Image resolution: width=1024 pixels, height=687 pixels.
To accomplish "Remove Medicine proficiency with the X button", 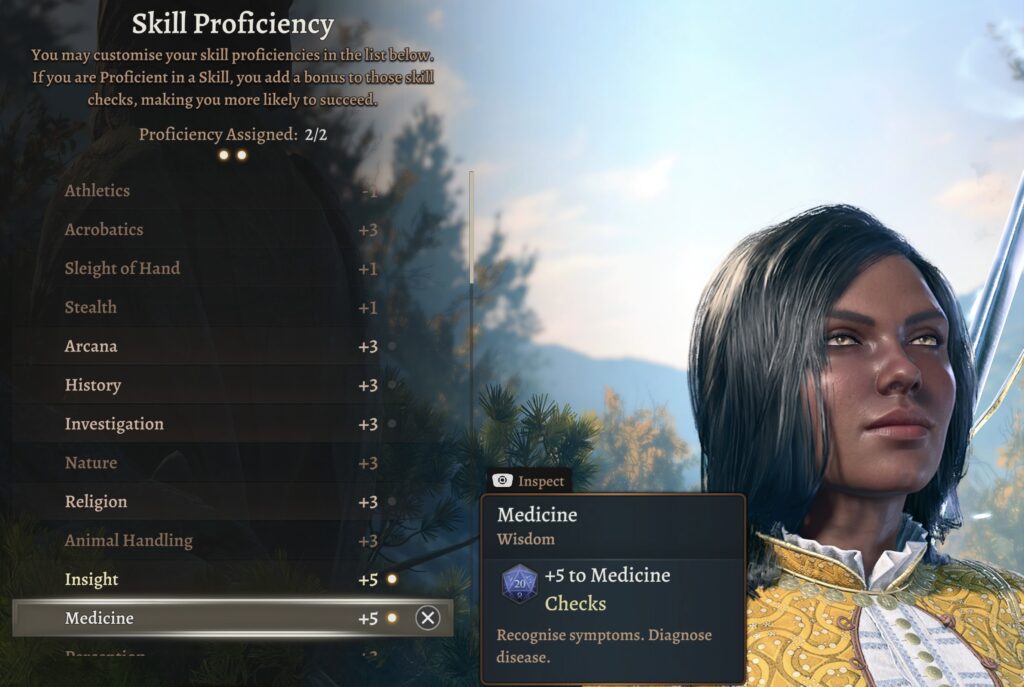I will coord(428,618).
